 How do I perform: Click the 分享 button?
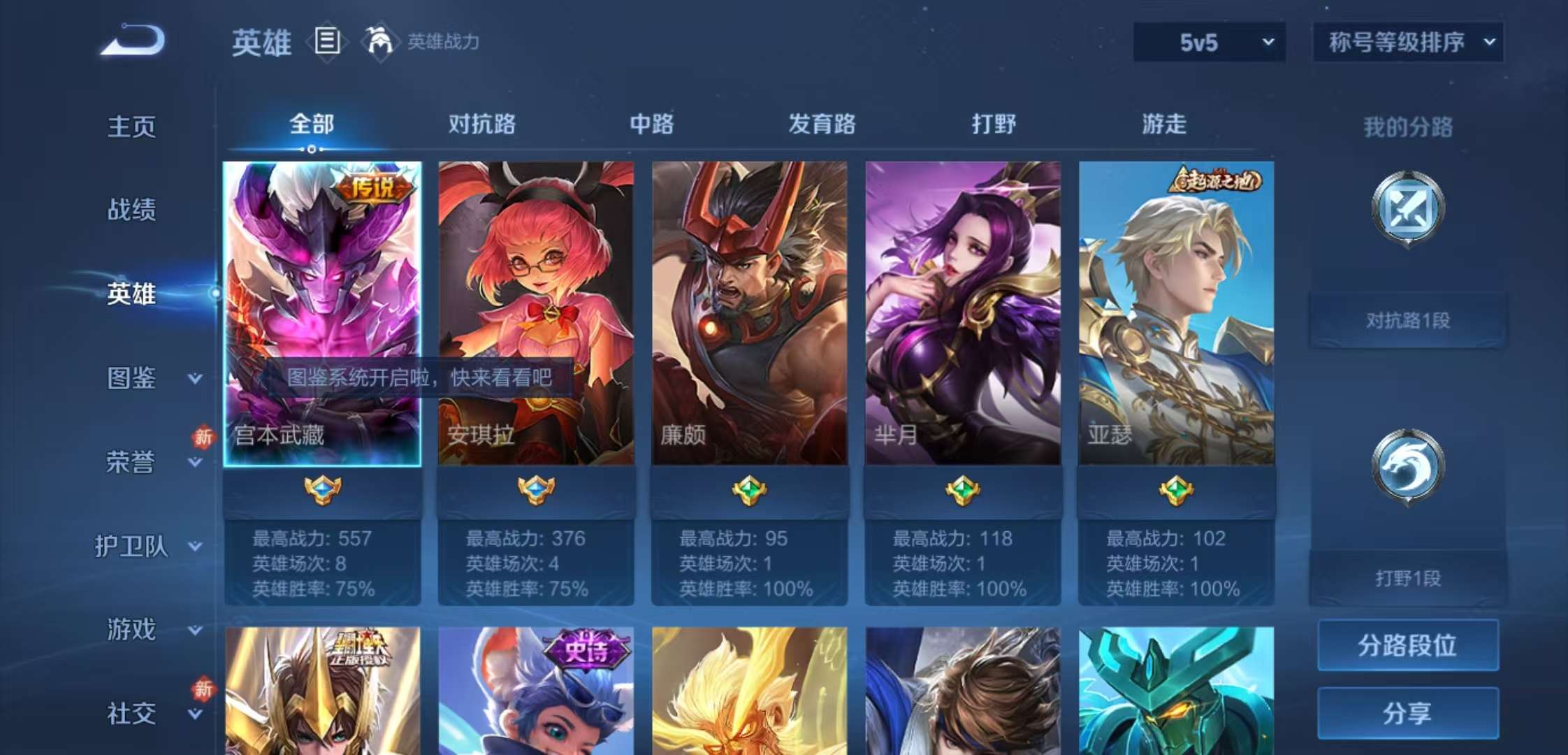click(x=1407, y=713)
